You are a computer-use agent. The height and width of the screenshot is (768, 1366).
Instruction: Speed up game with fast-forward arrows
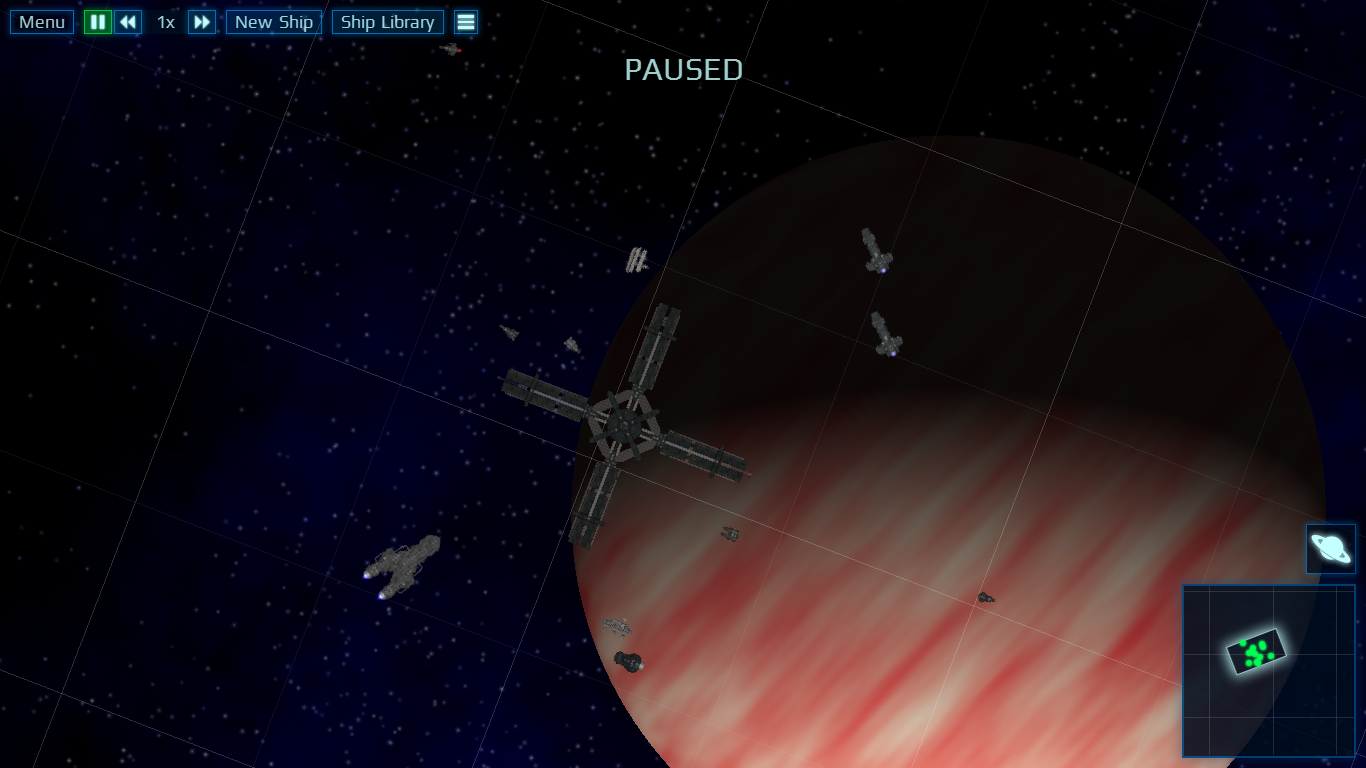pyautogui.click(x=202, y=22)
